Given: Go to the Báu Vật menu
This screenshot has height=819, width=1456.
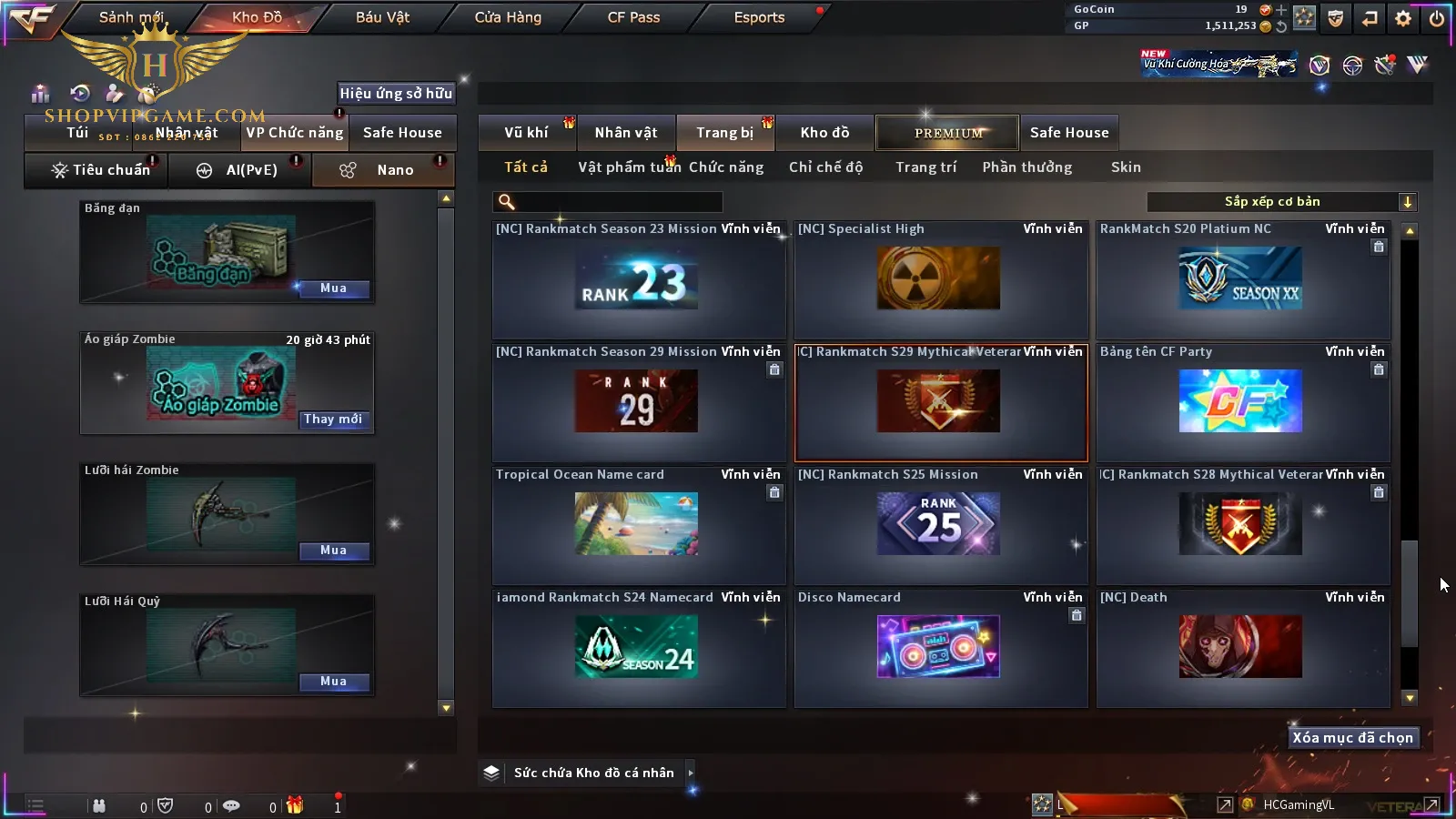Looking at the screenshot, I should pos(382,17).
